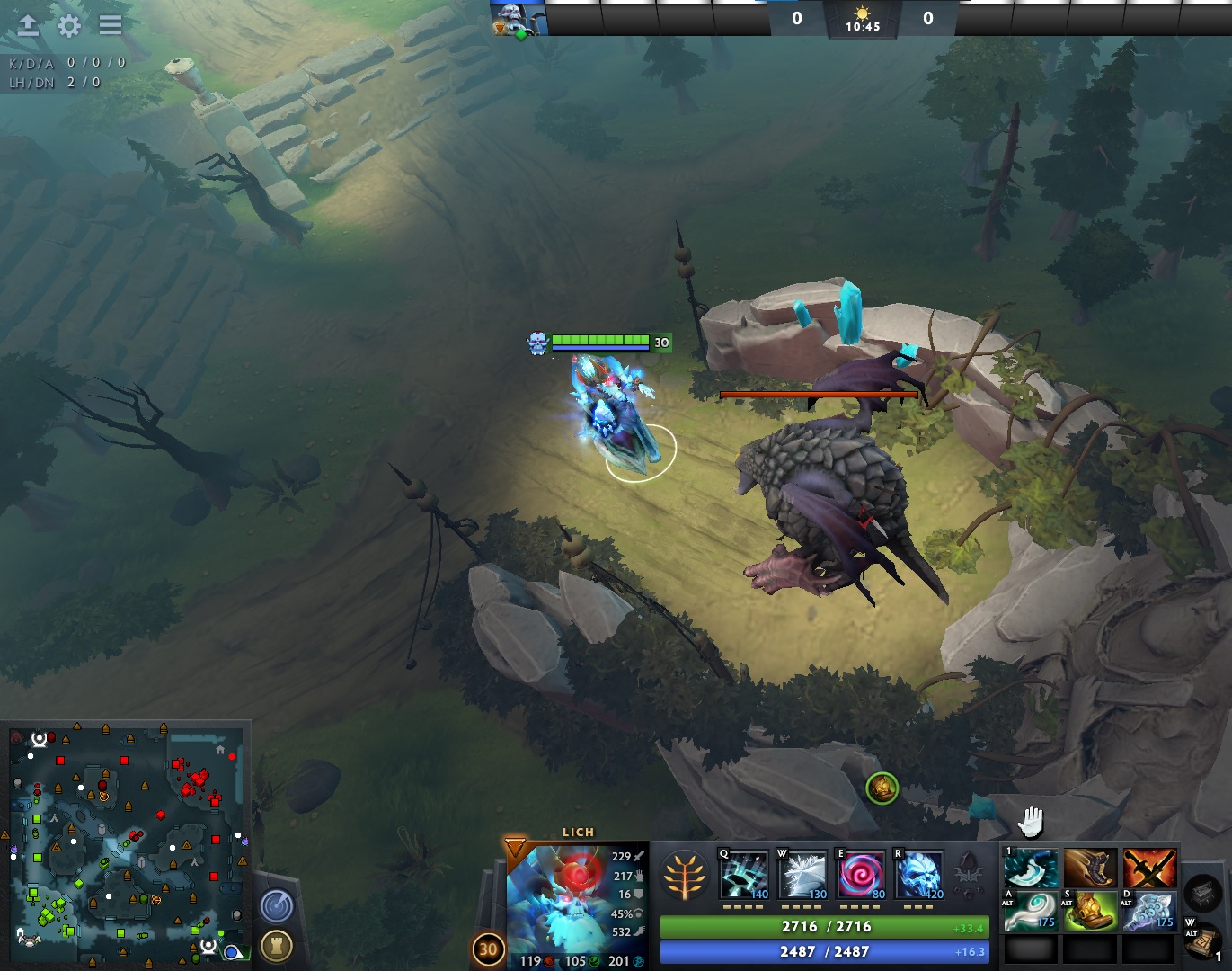The width and height of the screenshot is (1232, 971).
Task: Select the crossed-swords fiery inventory item
Action: tap(1149, 868)
